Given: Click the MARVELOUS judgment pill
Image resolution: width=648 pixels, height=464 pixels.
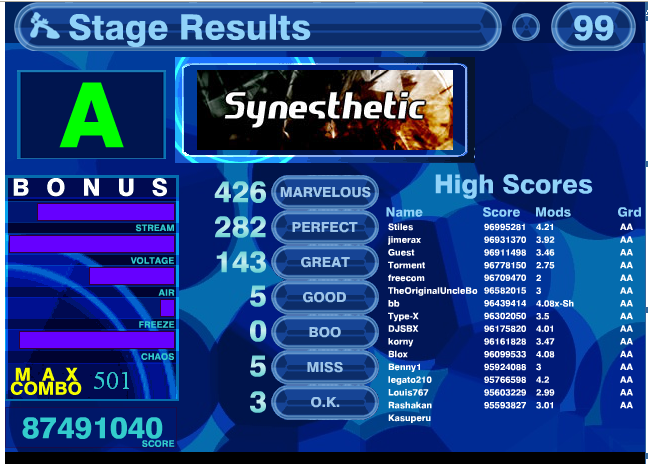Looking at the screenshot, I should tap(325, 192).
